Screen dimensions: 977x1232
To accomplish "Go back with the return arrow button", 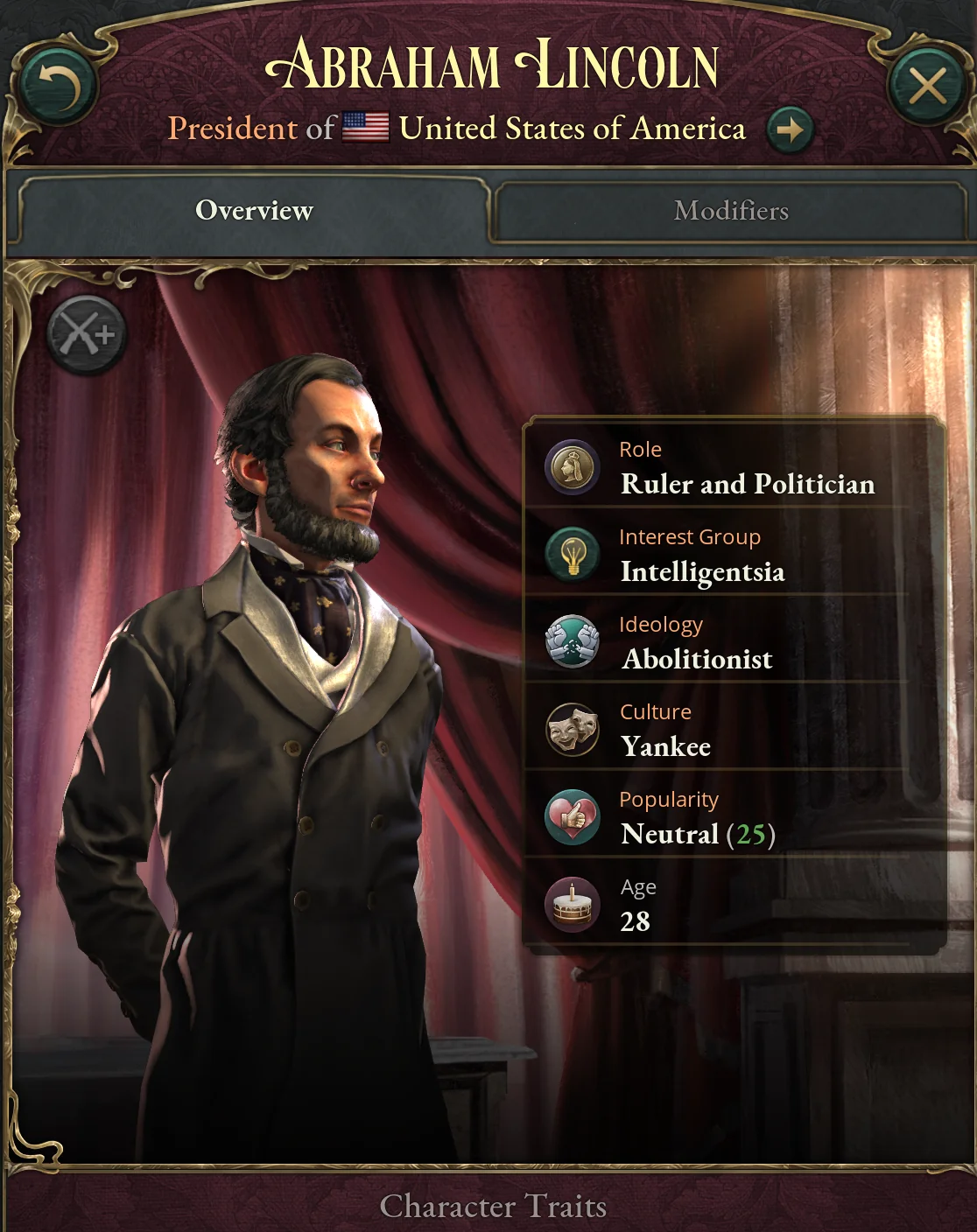I will (59, 87).
